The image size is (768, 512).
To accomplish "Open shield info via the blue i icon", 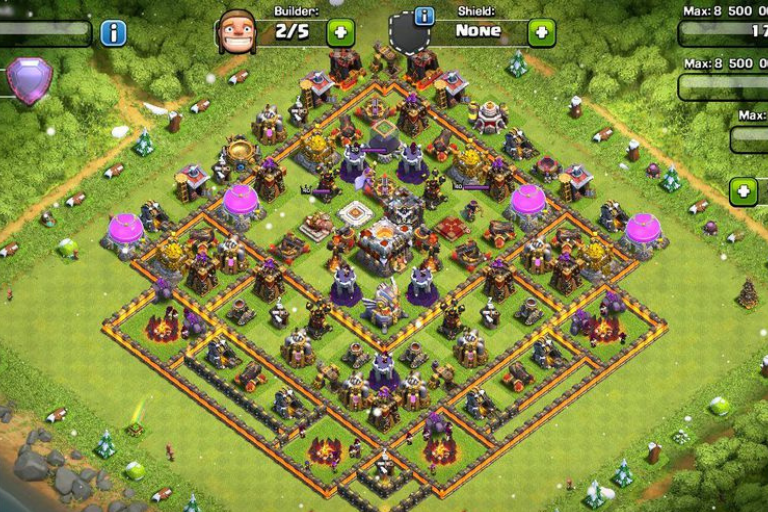I will (x=424, y=16).
